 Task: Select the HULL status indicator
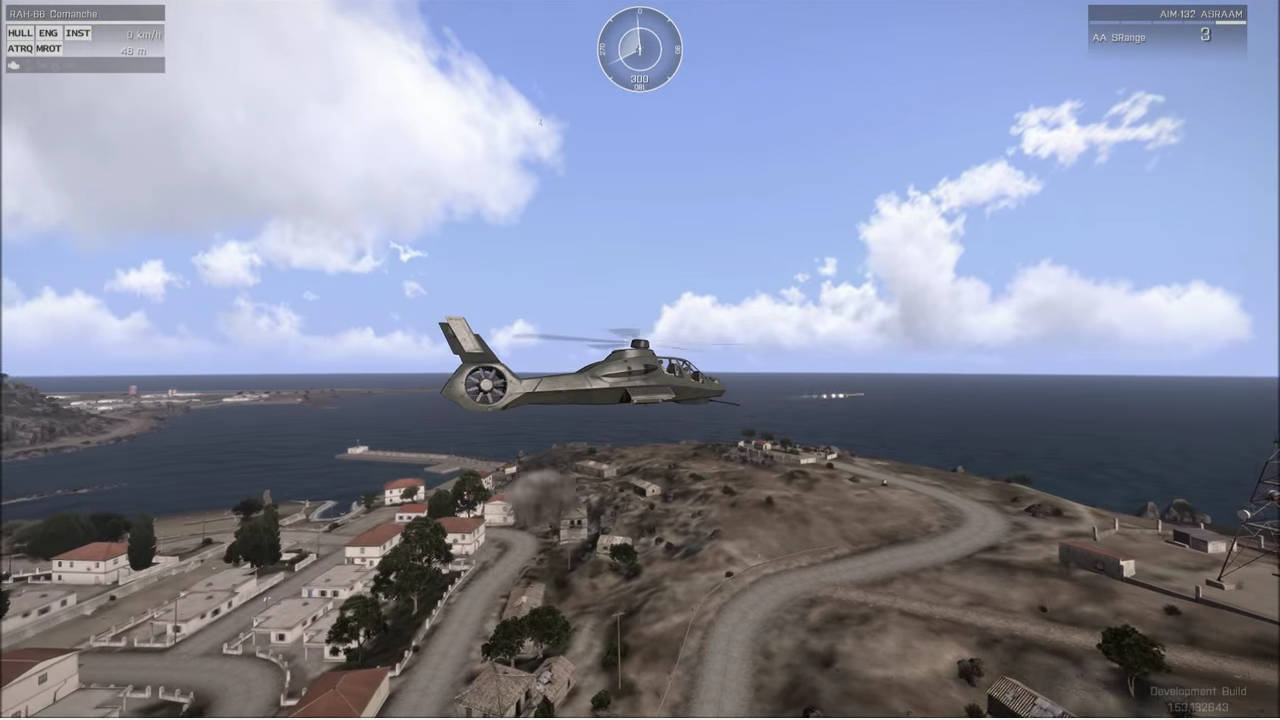click(20, 32)
